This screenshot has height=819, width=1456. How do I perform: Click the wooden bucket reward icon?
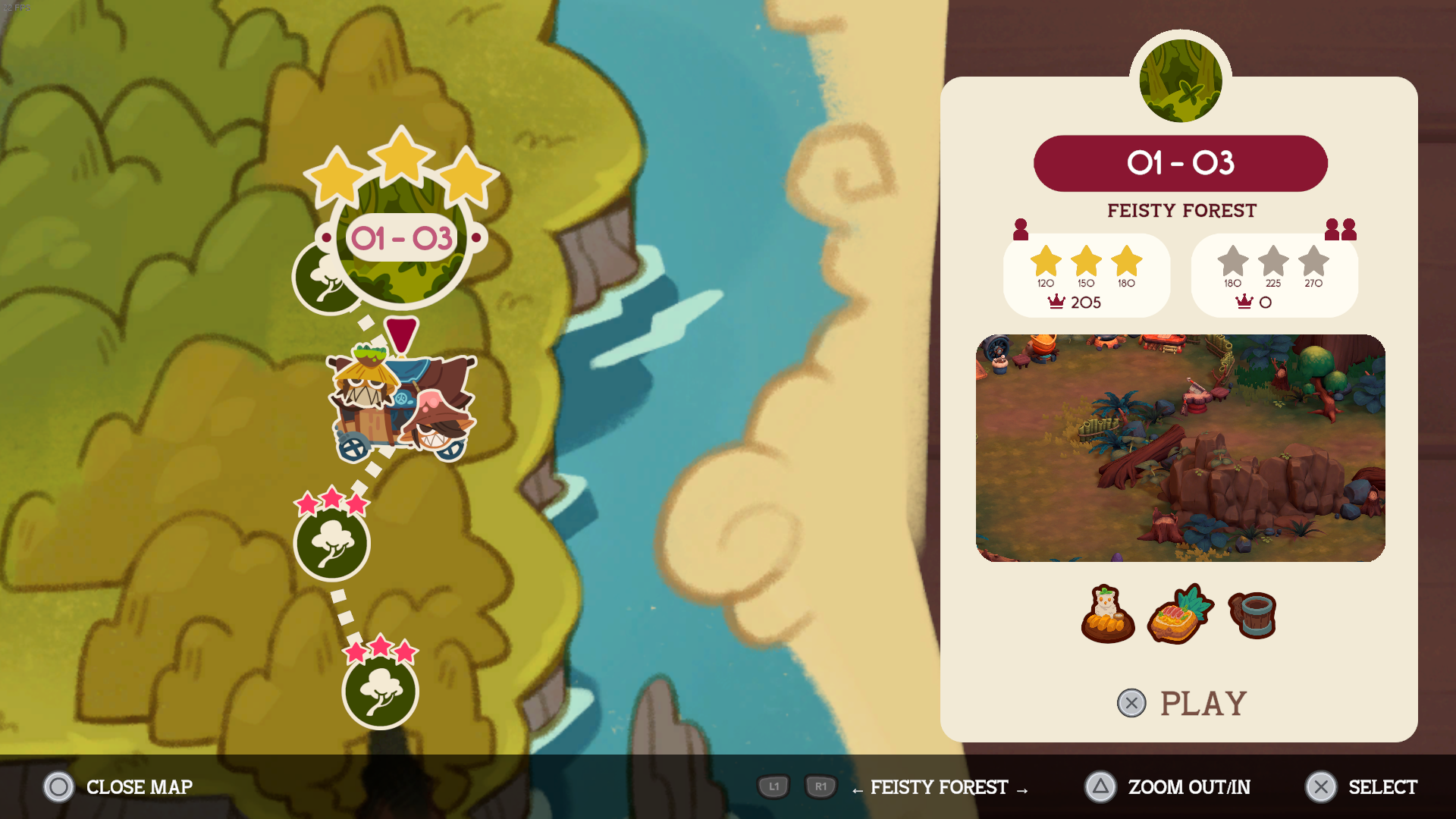pos(1251,614)
